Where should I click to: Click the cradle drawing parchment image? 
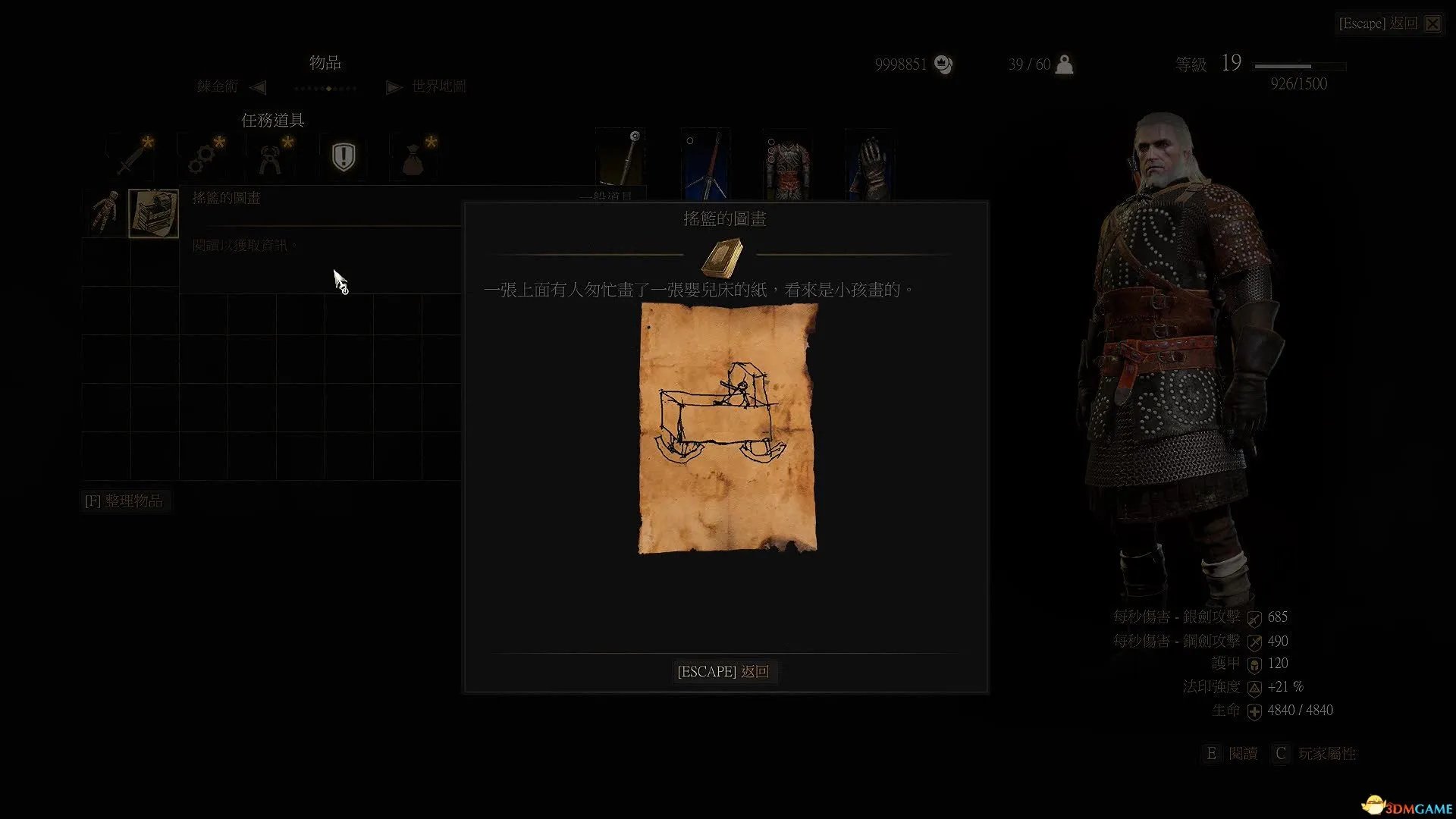coord(728,428)
